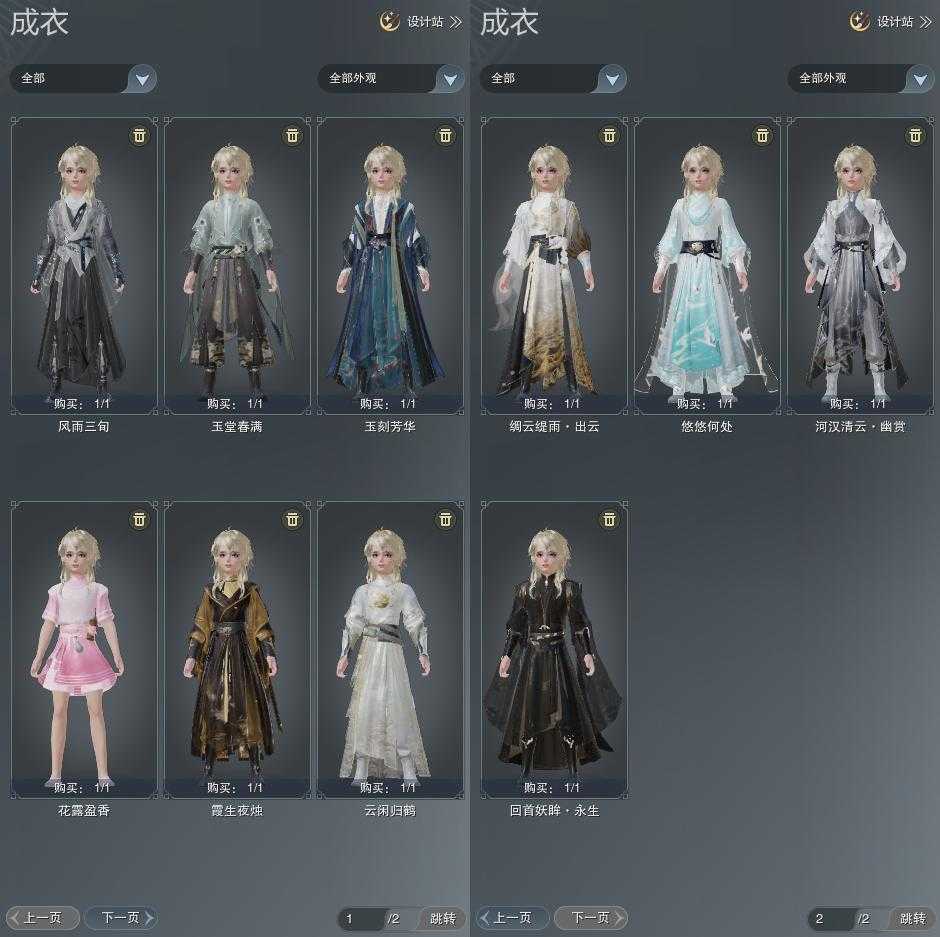Pick the 玉刻芳华 blue robe outfit
This screenshot has height=937, width=940.
pos(390,265)
